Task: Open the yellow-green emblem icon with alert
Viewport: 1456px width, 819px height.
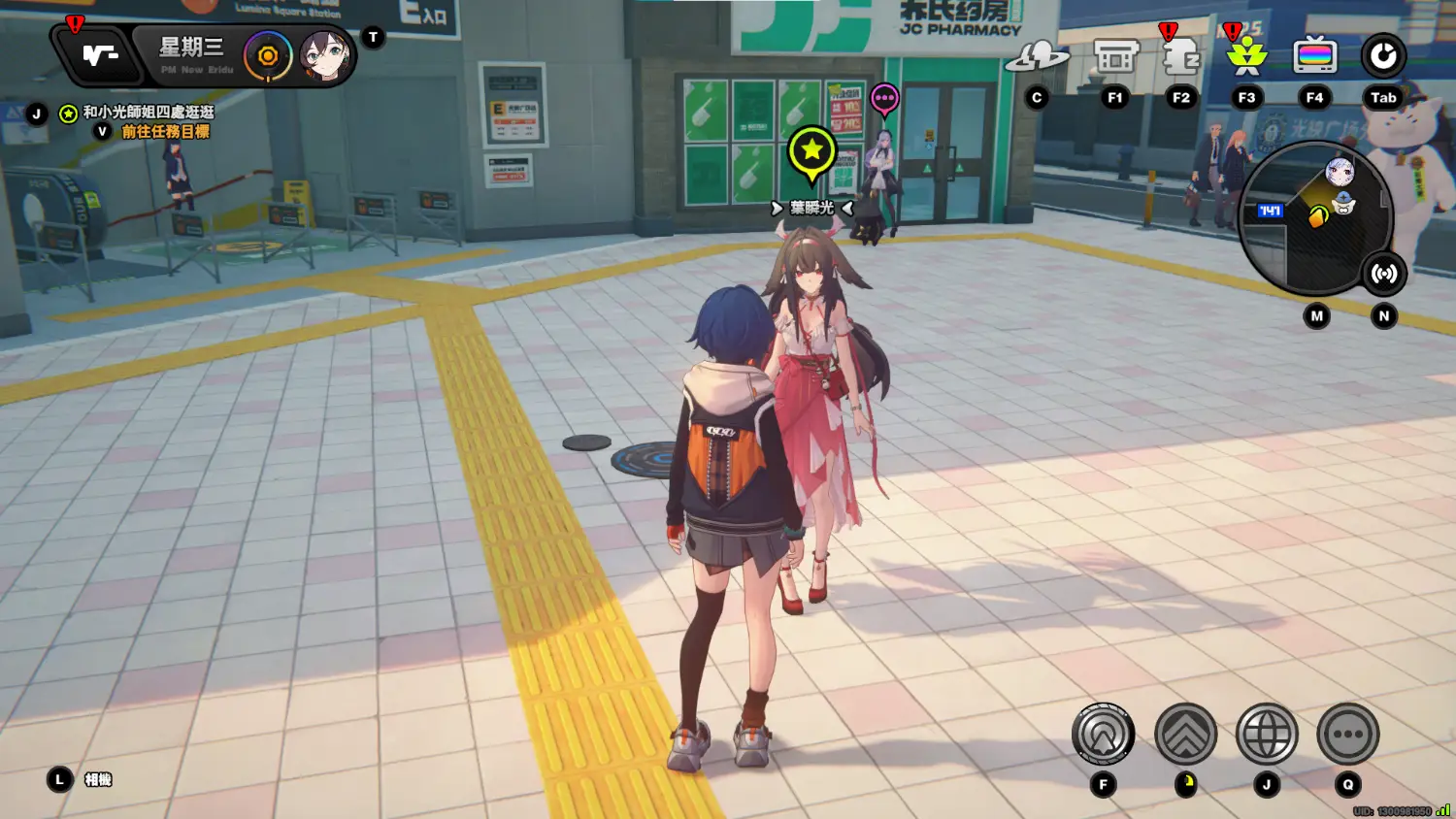Action: (1246, 57)
